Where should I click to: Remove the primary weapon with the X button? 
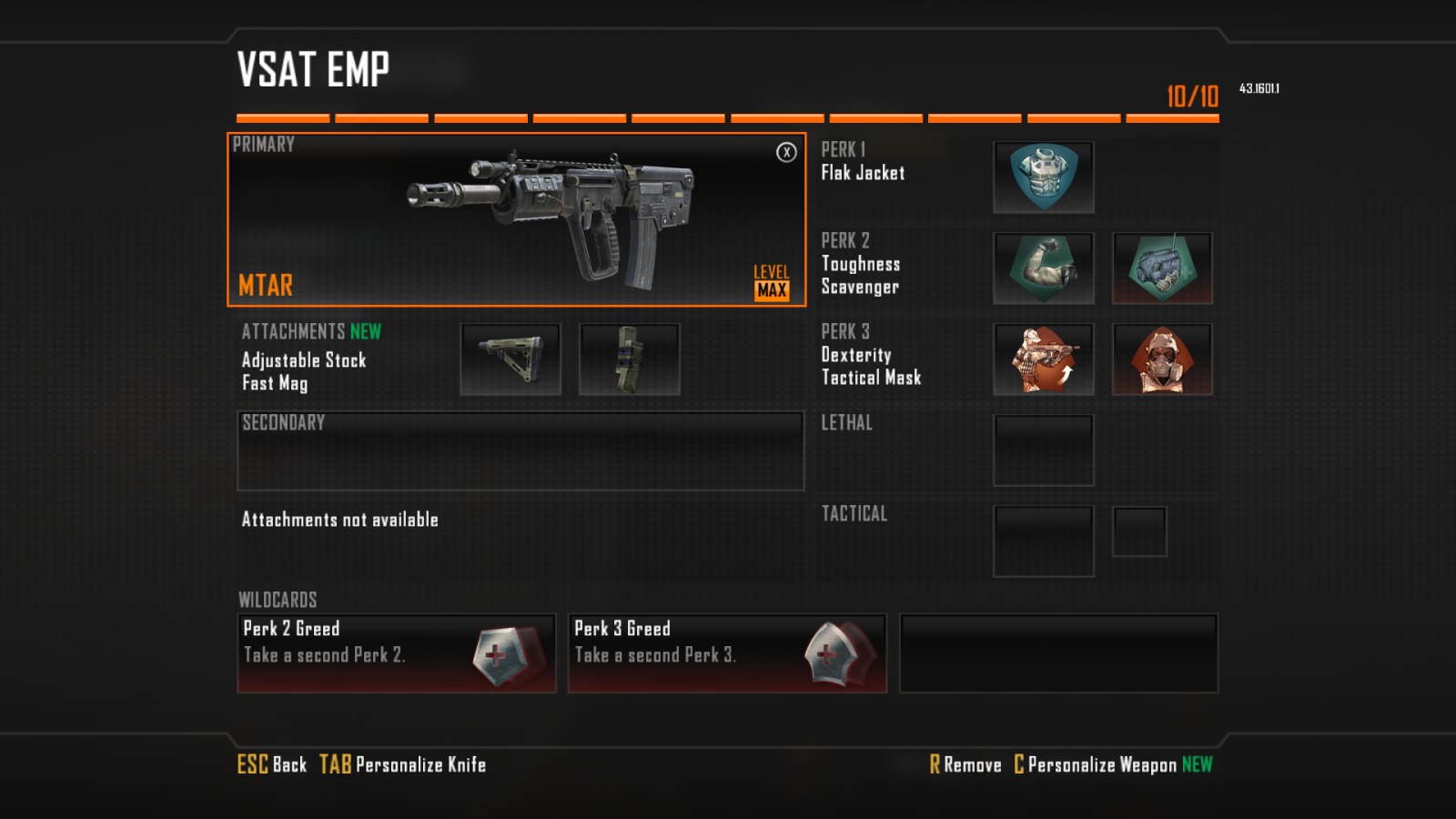click(x=786, y=152)
